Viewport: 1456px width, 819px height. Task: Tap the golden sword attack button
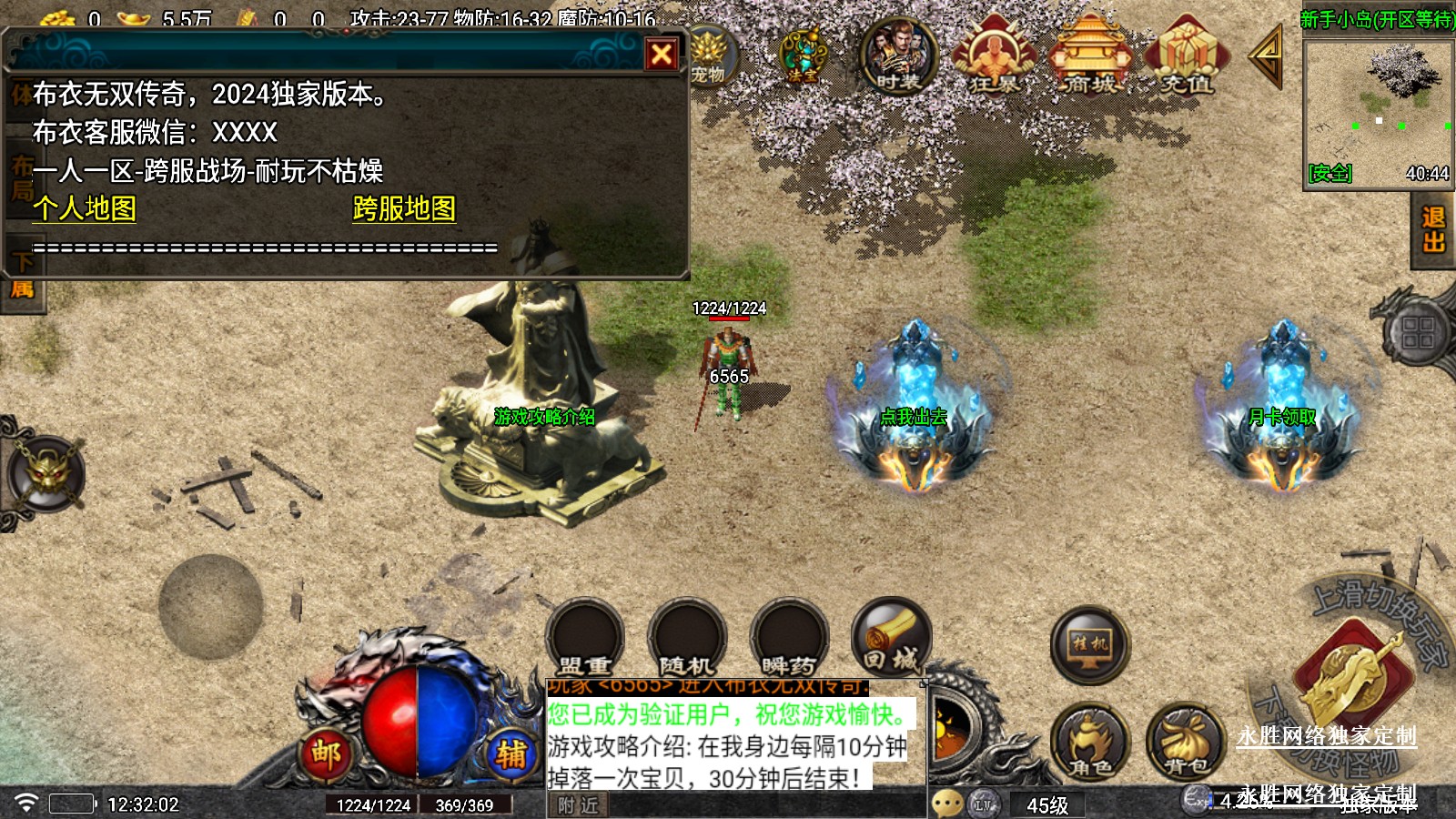pos(1350,678)
